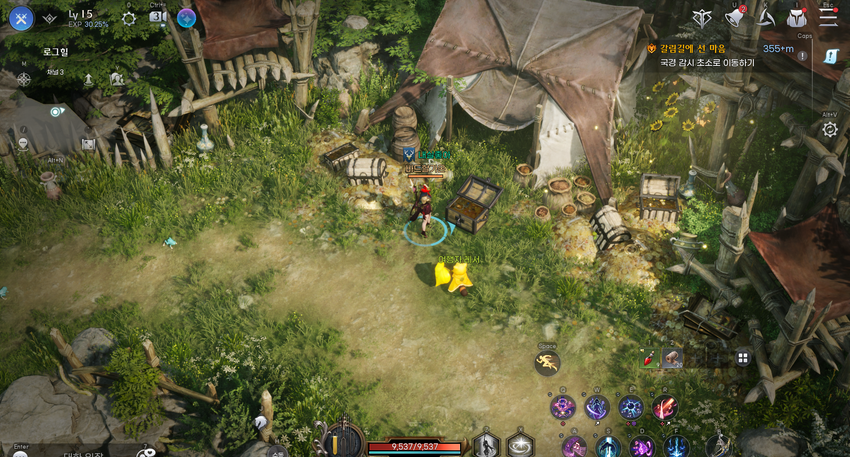This screenshot has width=850, height=457.
Task: Use the red health potion slot
Action: (650, 358)
